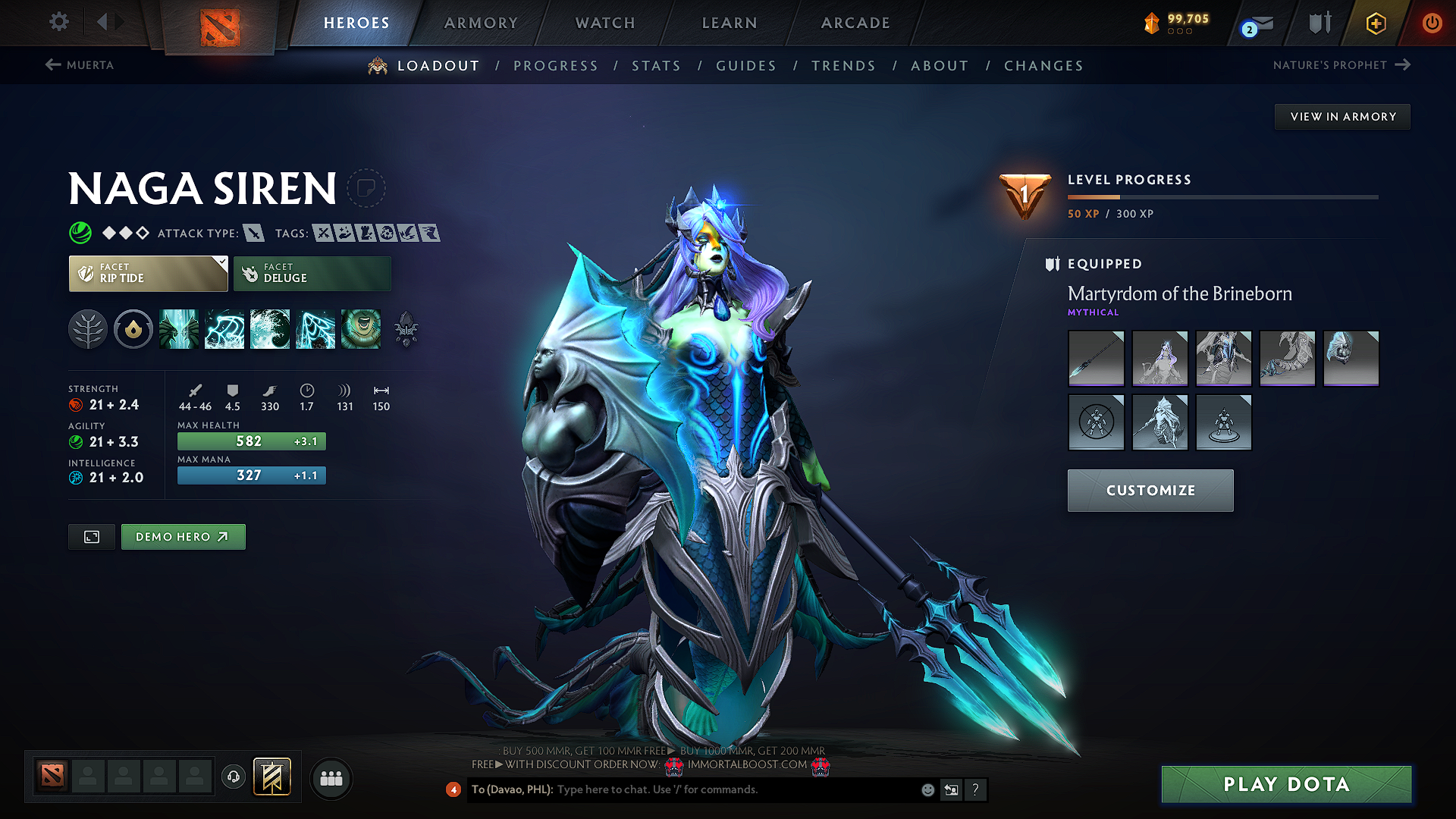Image resolution: width=1456 pixels, height=819 pixels.
Task: Switch to the STATS tab
Action: (657, 65)
